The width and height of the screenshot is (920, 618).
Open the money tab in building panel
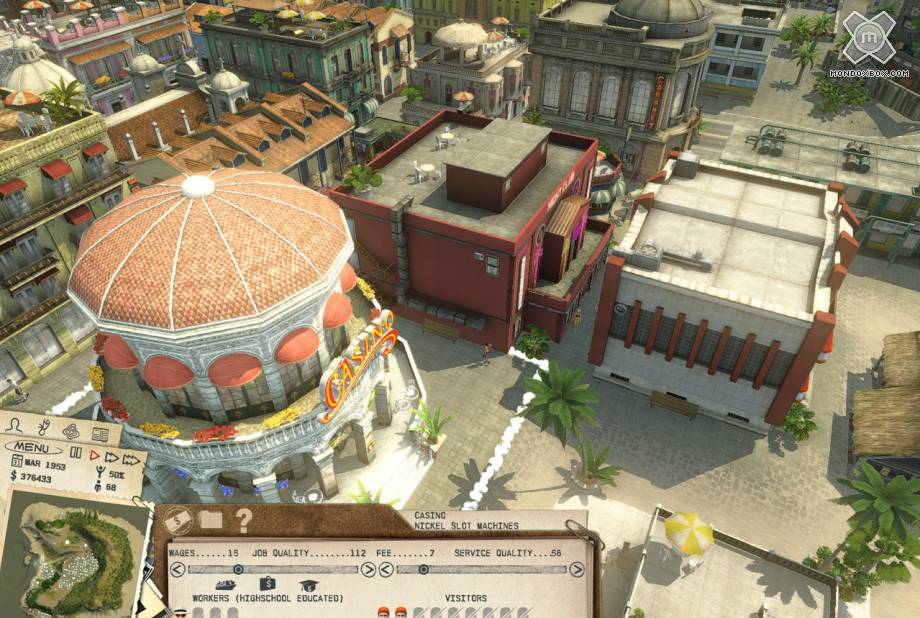point(179,519)
